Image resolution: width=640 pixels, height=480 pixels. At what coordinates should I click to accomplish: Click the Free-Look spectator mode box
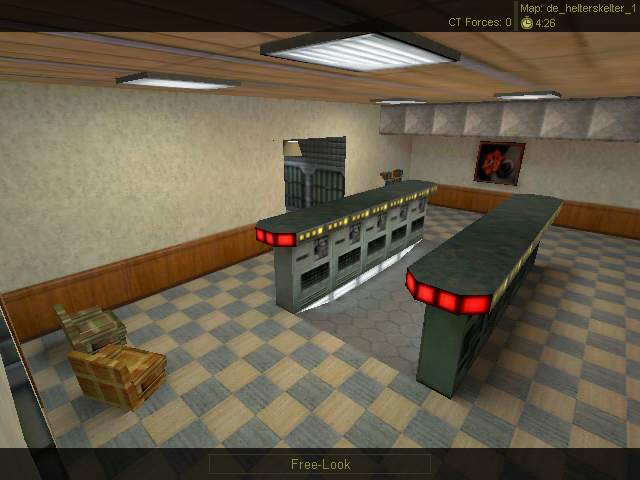pyautogui.click(x=320, y=464)
